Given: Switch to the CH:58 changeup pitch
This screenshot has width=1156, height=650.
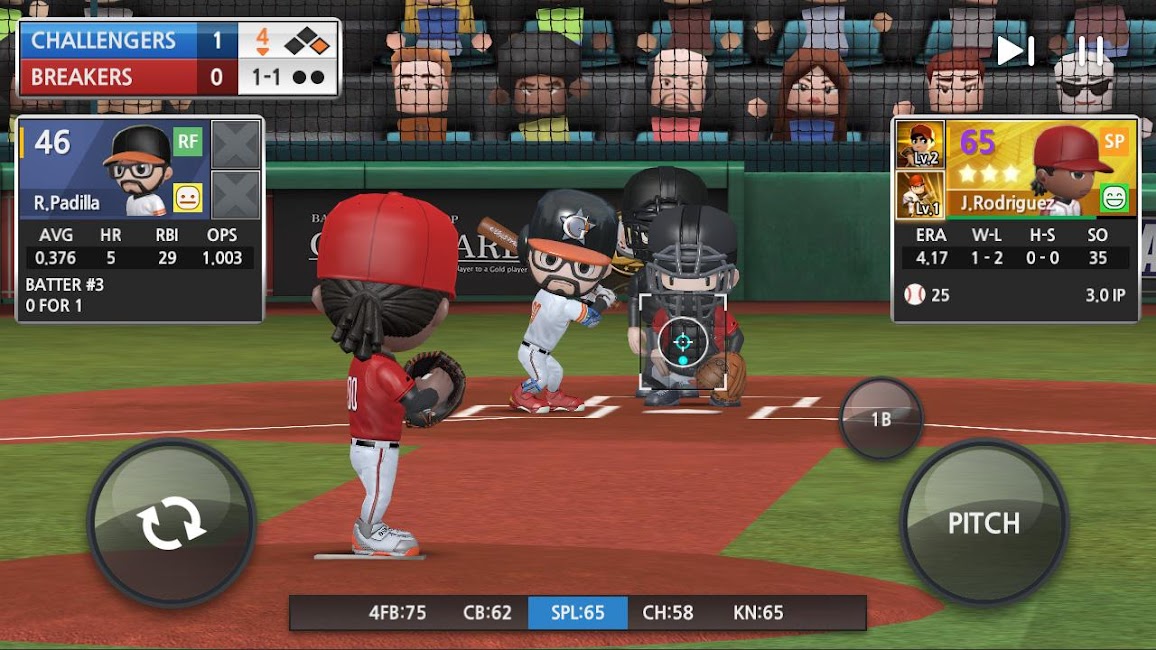Looking at the screenshot, I should click(668, 613).
